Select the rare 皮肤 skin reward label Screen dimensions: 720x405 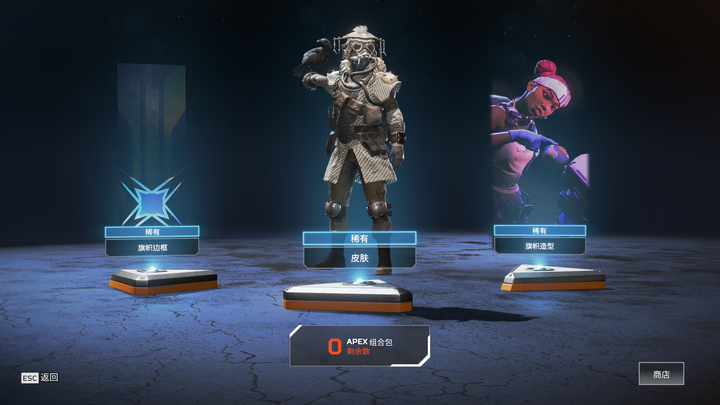click(x=359, y=257)
